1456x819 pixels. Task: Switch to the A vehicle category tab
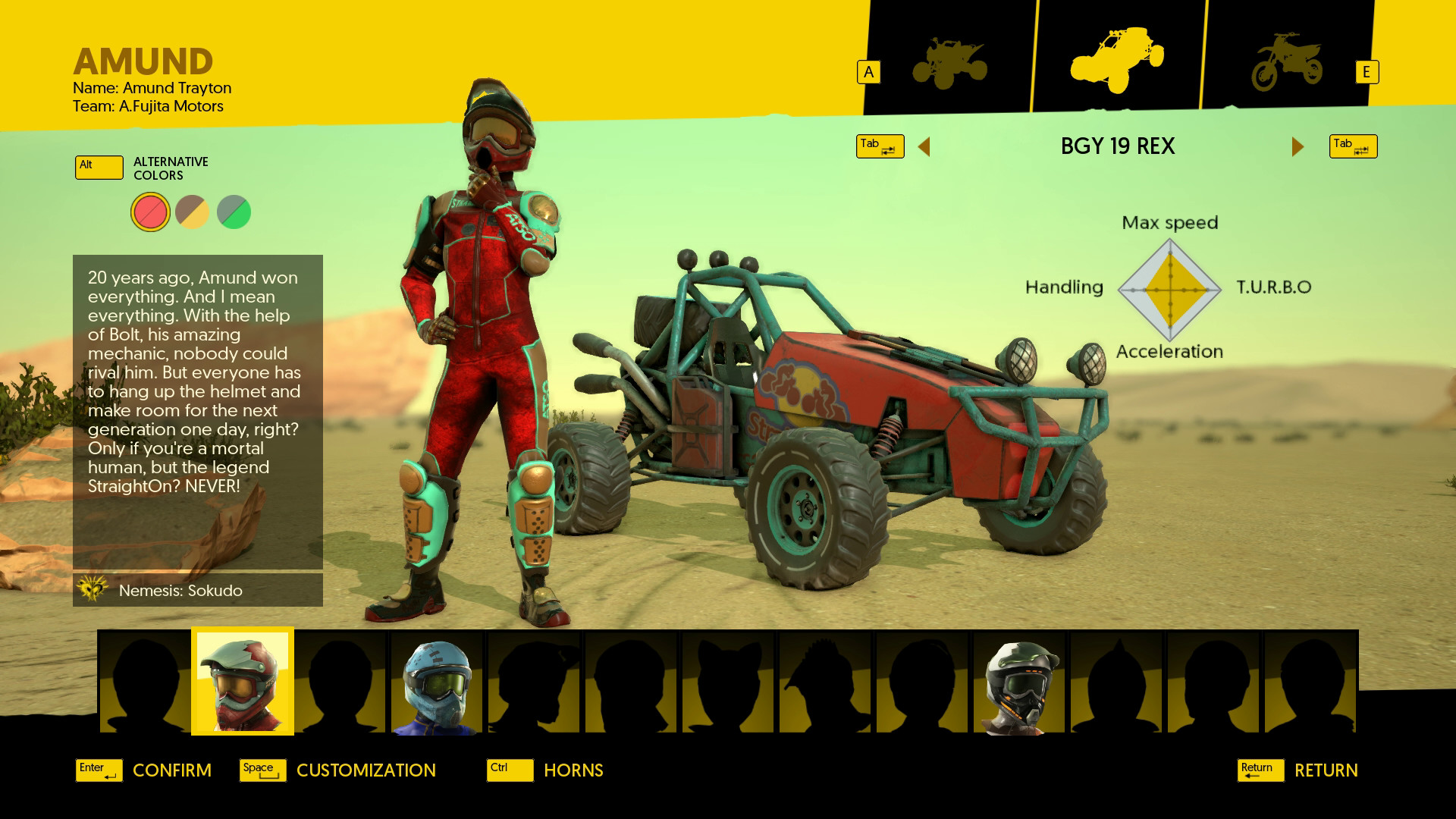point(868,71)
